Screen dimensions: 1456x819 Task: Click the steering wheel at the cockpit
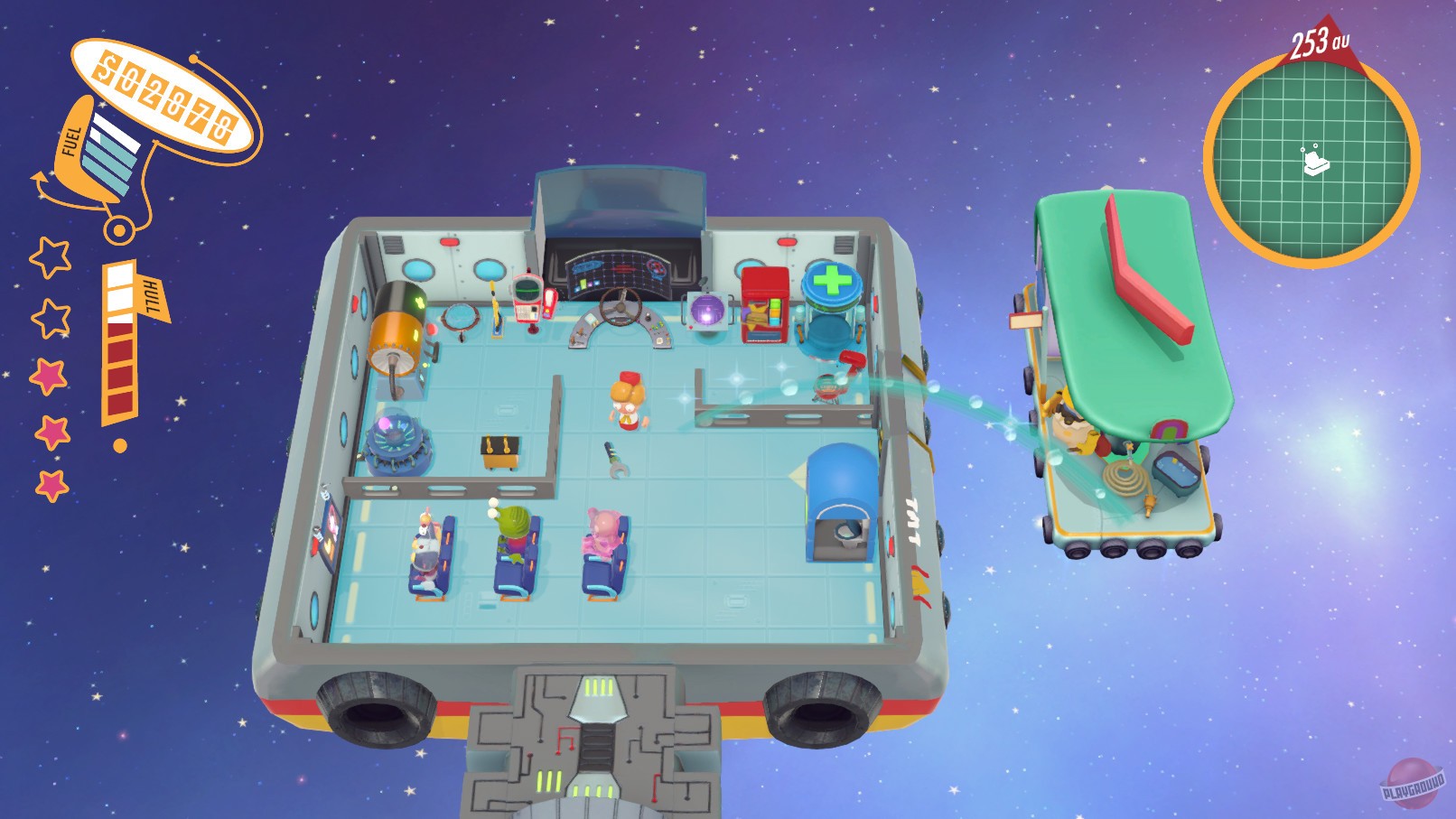(x=619, y=307)
